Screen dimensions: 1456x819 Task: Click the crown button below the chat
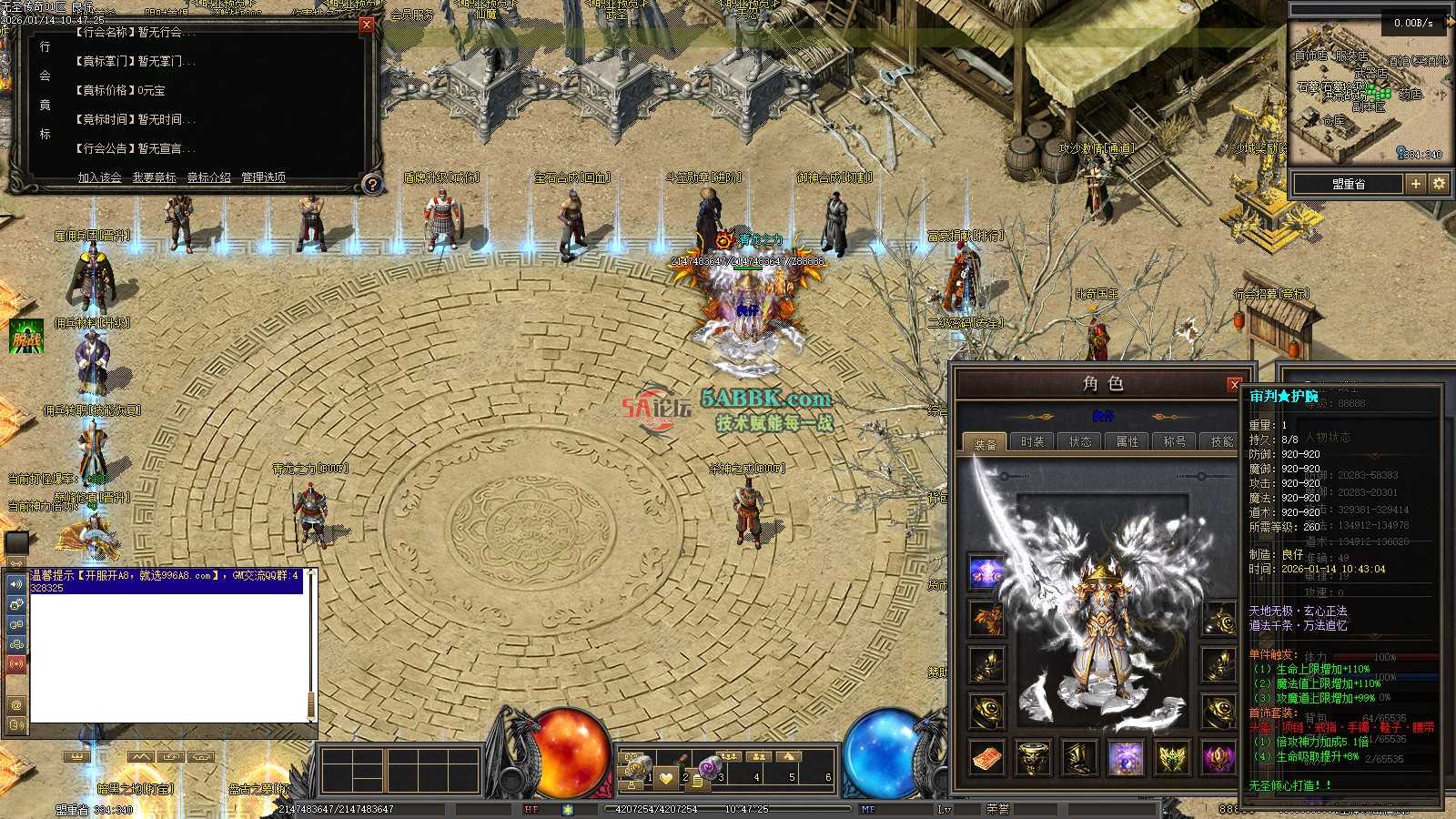pyautogui.click(x=78, y=757)
